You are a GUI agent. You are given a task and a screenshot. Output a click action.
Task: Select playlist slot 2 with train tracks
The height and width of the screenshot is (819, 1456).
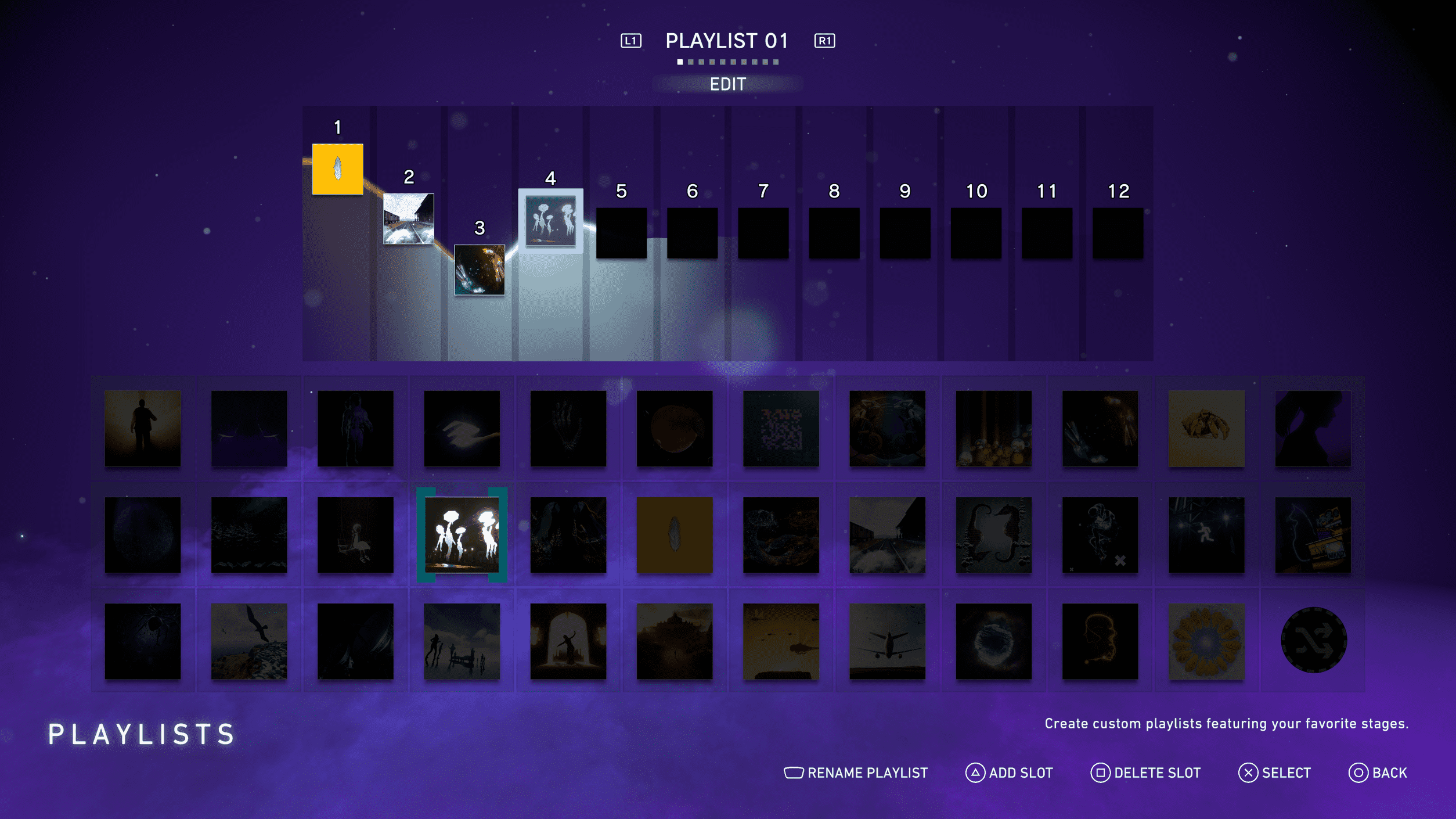coord(409,219)
